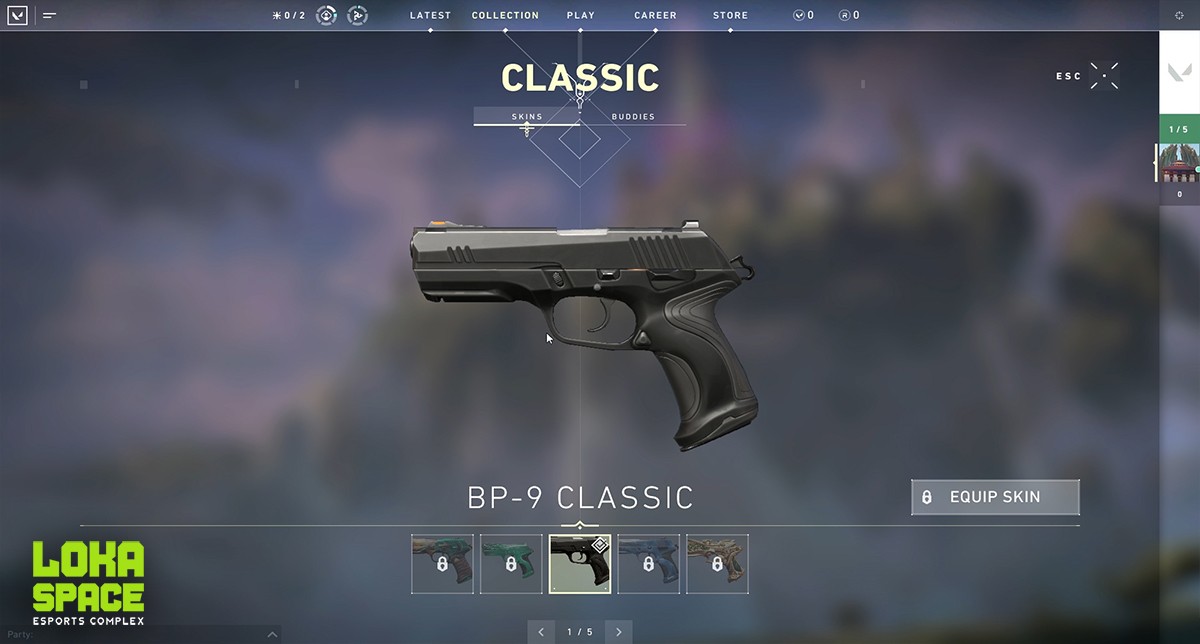This screenshot has width=1200, height=644.
Task: Open settings via the top-right gear icon
Action: (x=1179, y=15)
